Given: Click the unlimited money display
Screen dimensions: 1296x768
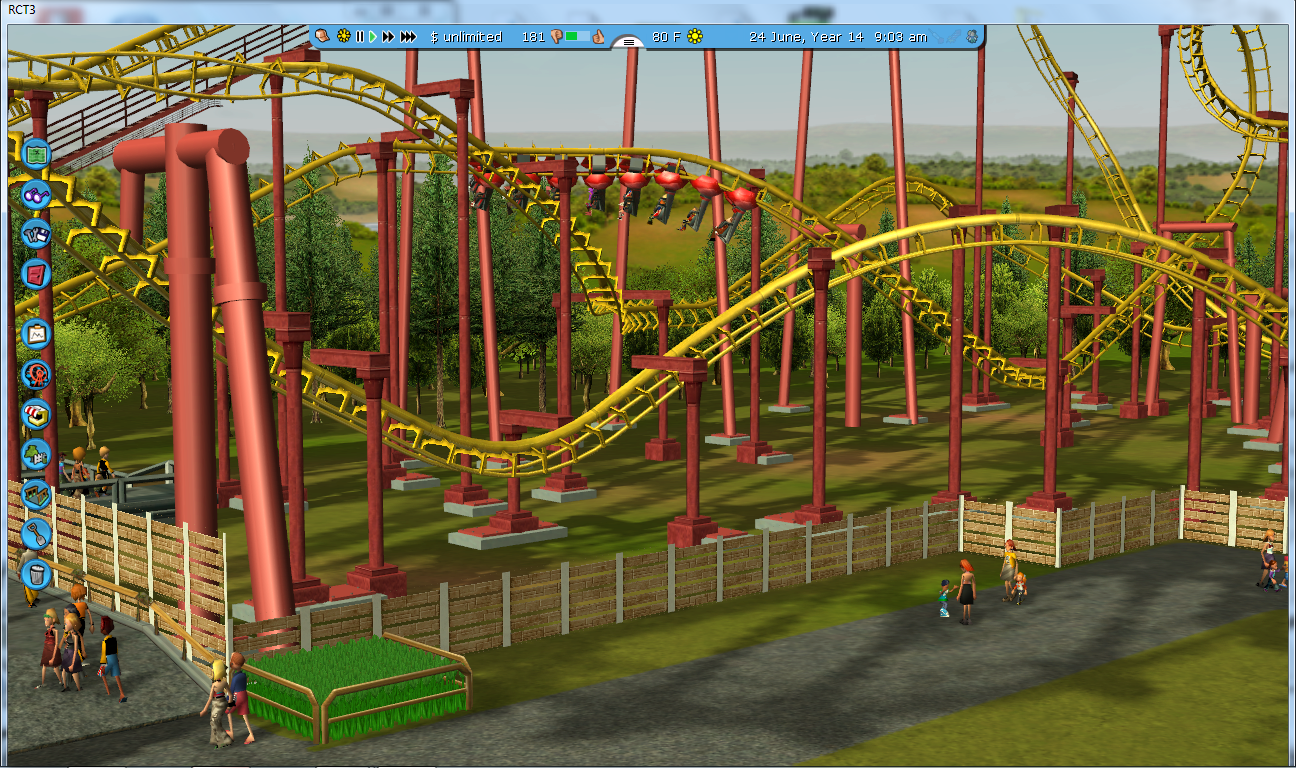Looking at the screenshot, I should click(466, 37).
